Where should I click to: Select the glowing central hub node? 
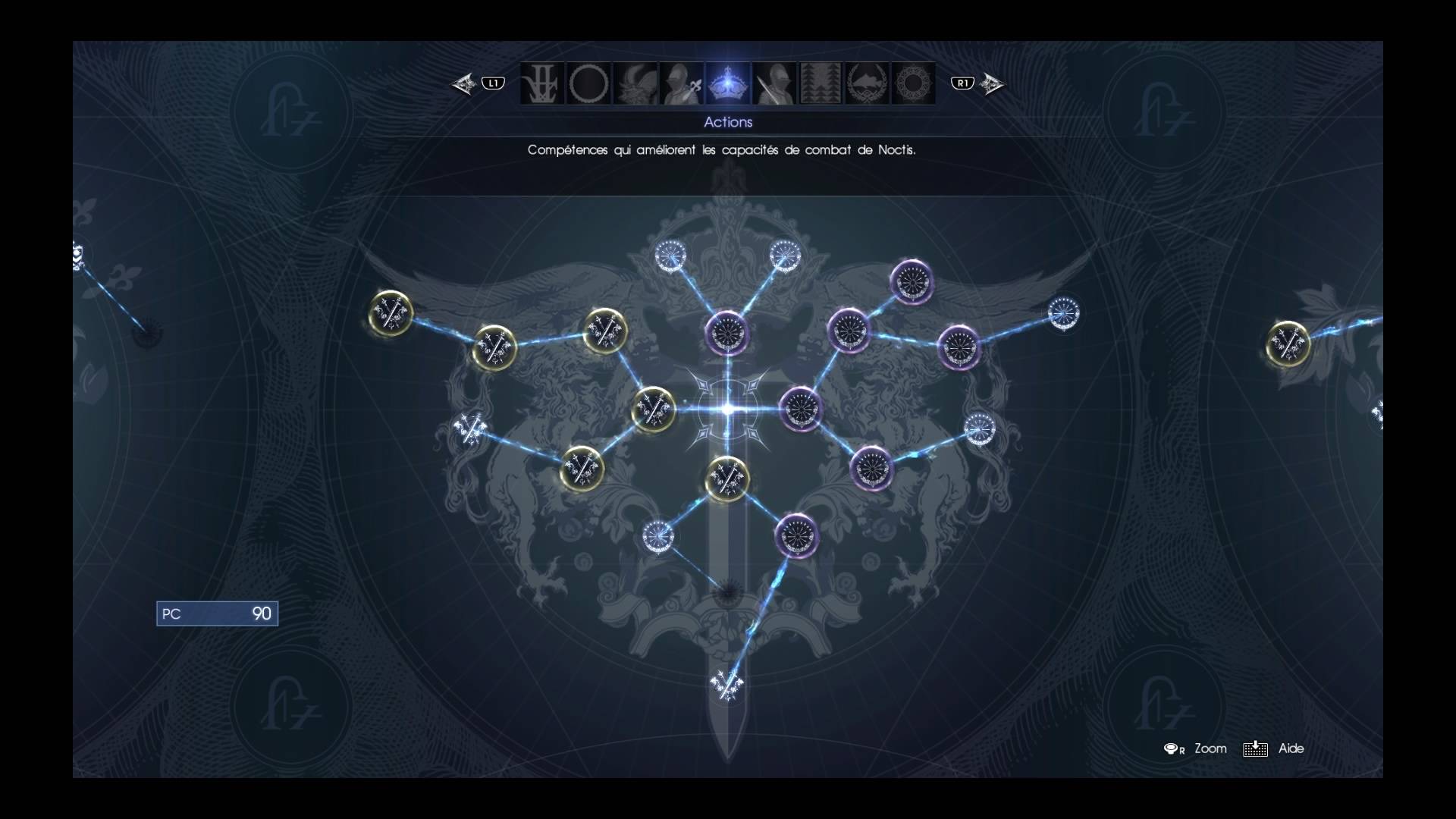(x=727, y=409)
